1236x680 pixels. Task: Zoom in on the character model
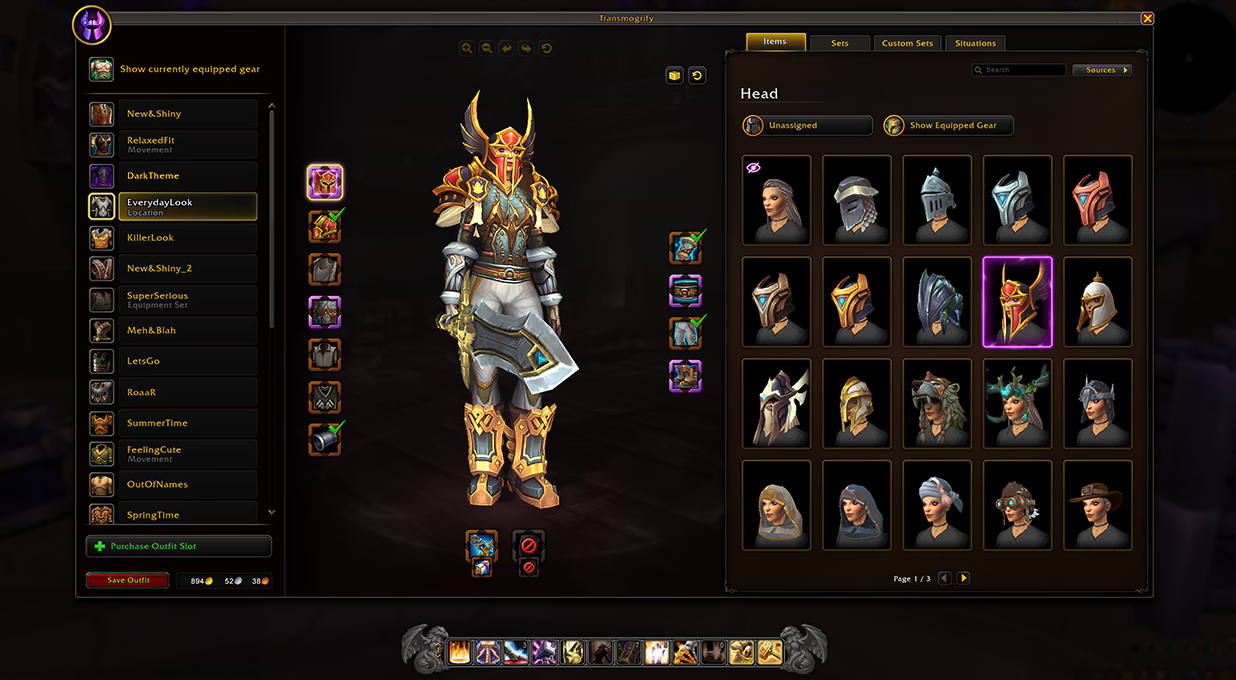467,48
